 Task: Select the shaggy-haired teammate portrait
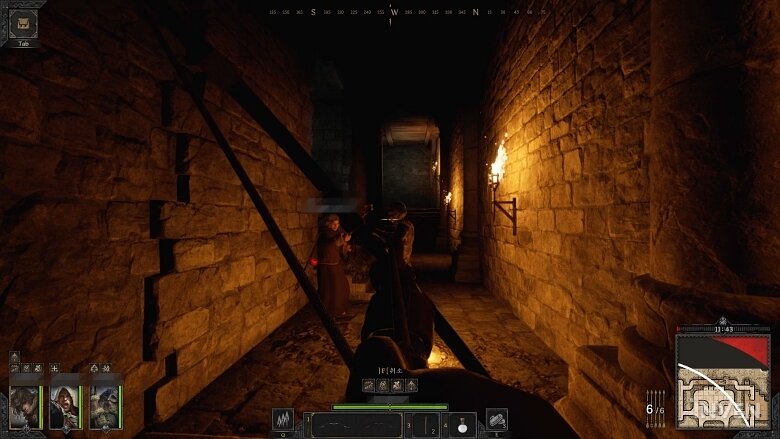click(24, 406)
